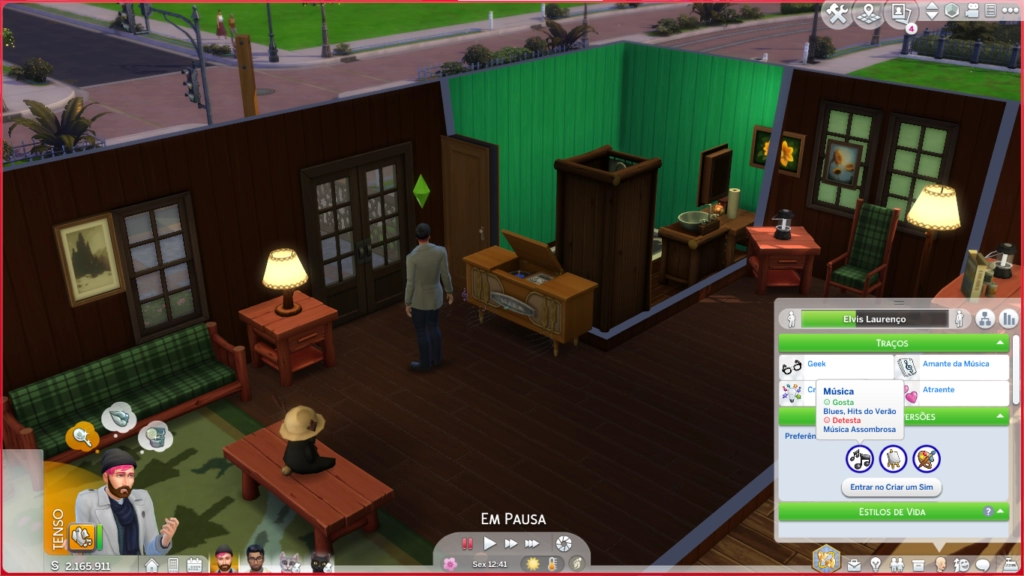
Task: Open the family tree button
Action: coord(986,319)
